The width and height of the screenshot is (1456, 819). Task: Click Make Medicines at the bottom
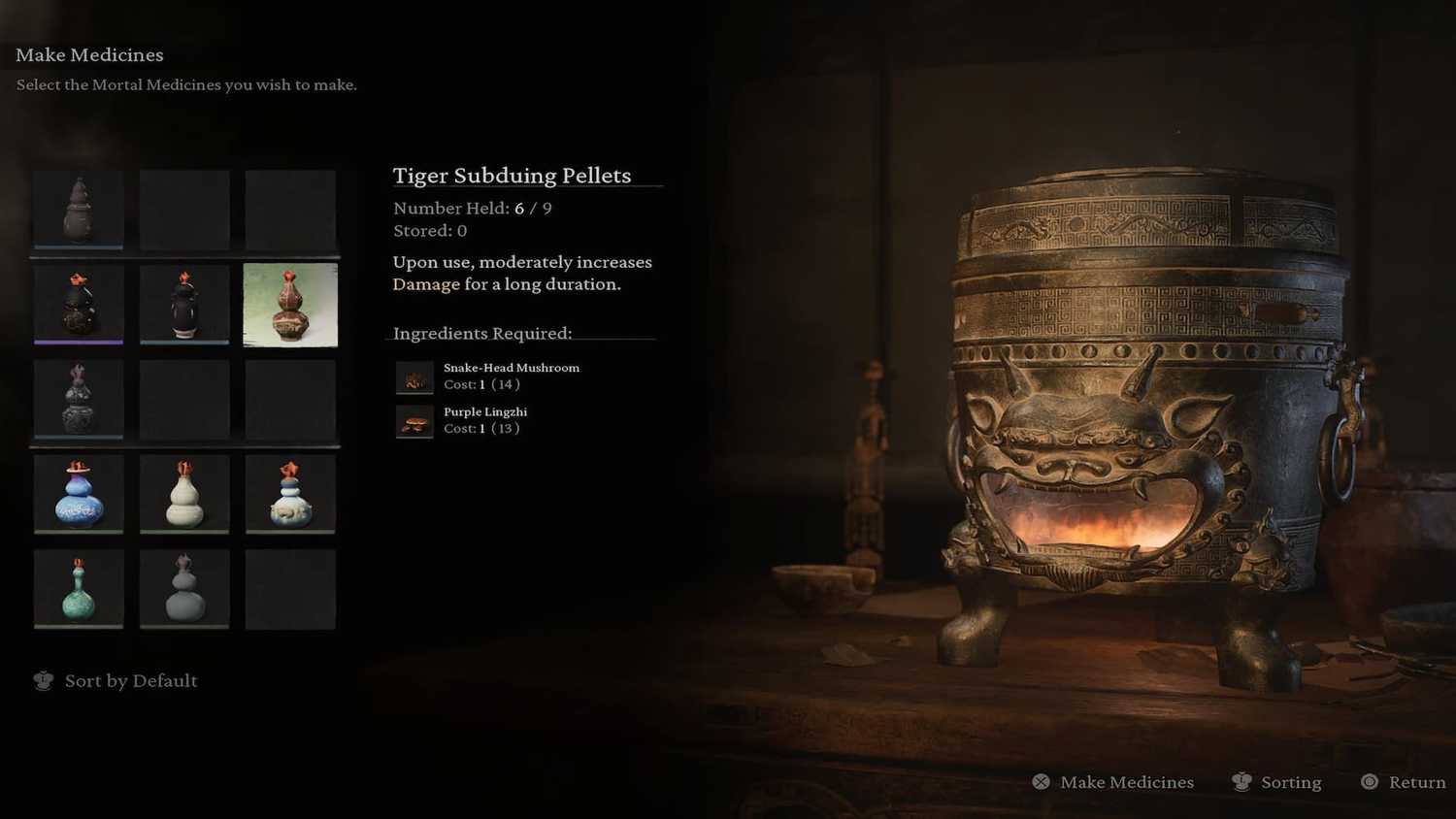tap(1113, 782)
